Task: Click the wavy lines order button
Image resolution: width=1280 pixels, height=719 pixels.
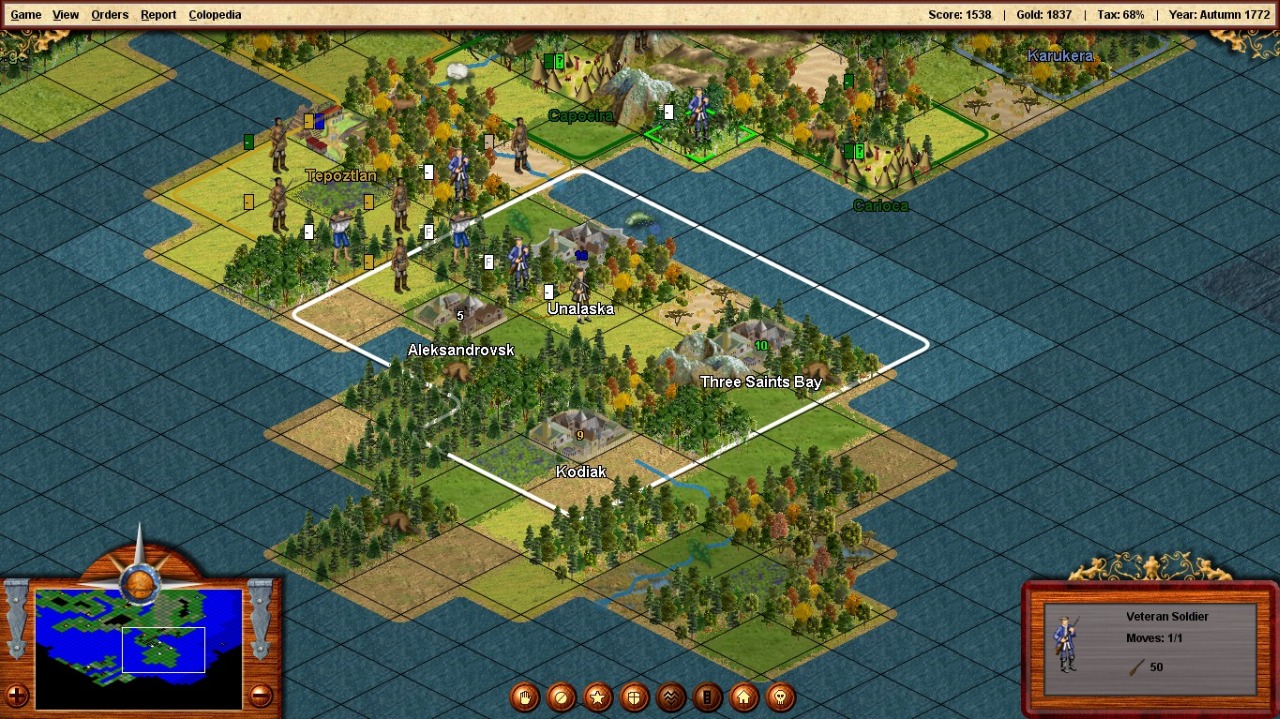Action: click(671, 697)
